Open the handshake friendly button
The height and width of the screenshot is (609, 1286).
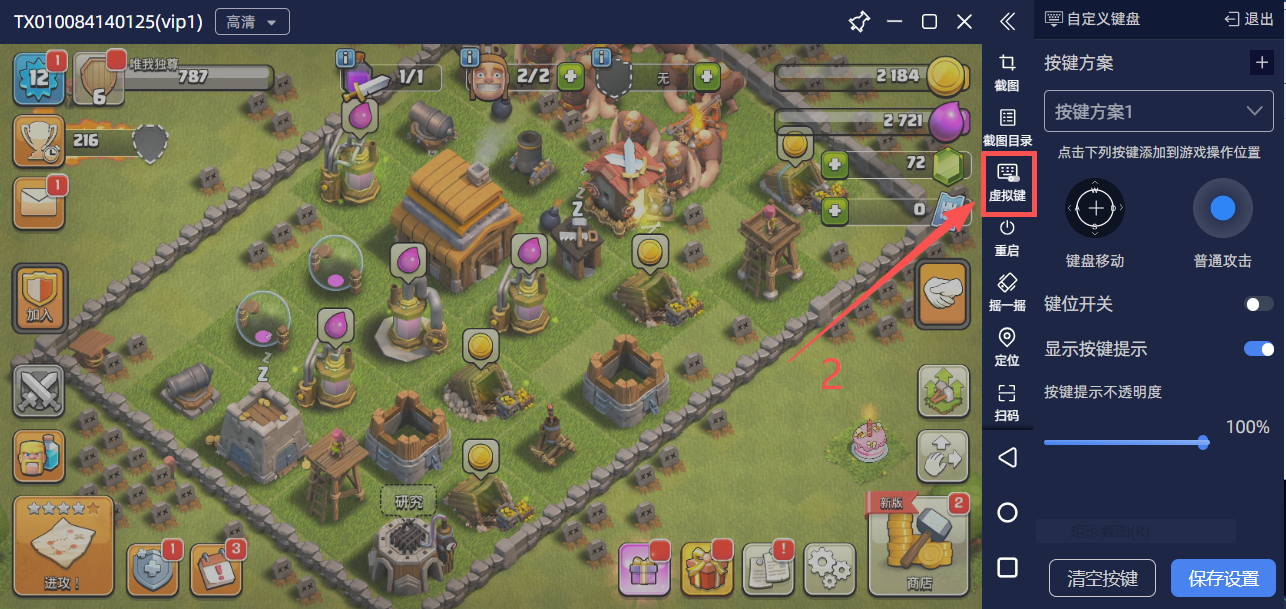(x=942, y=294)
